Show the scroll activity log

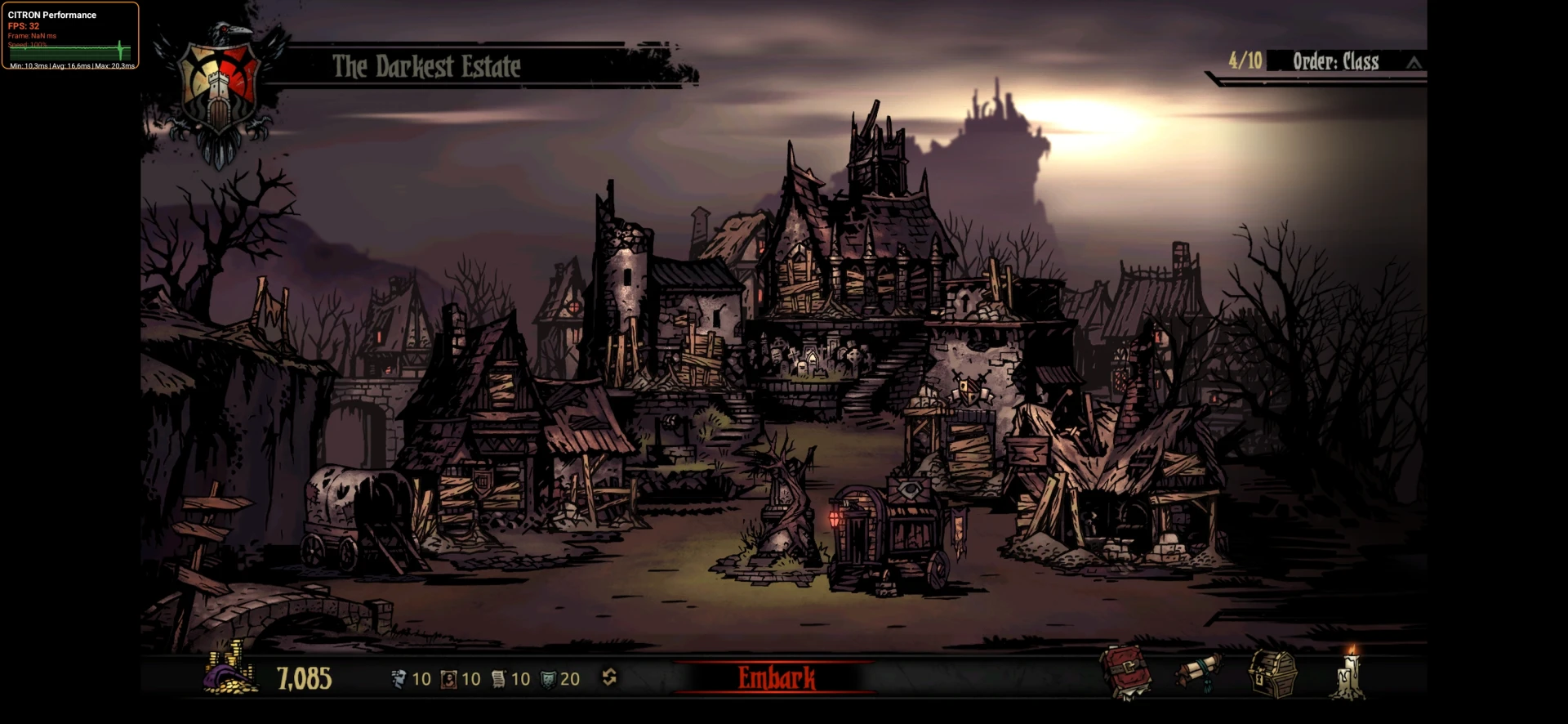[1198, 672]
